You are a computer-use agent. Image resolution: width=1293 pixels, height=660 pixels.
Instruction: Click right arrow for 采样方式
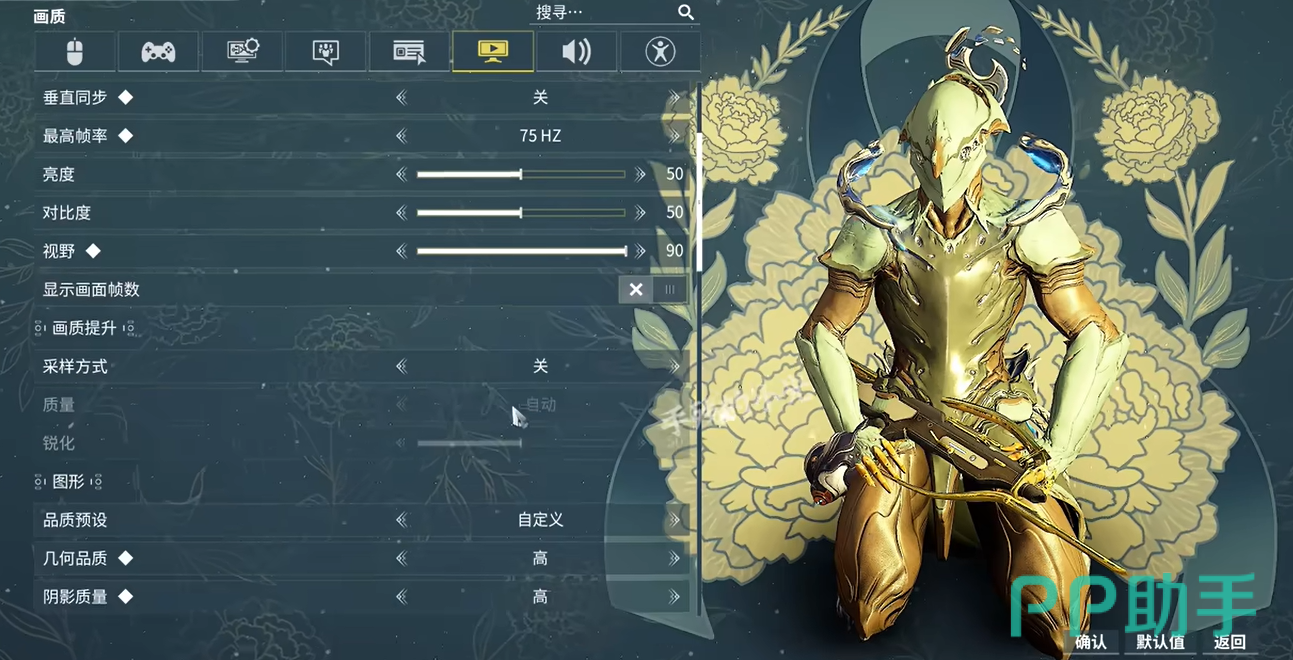[675, 367]
